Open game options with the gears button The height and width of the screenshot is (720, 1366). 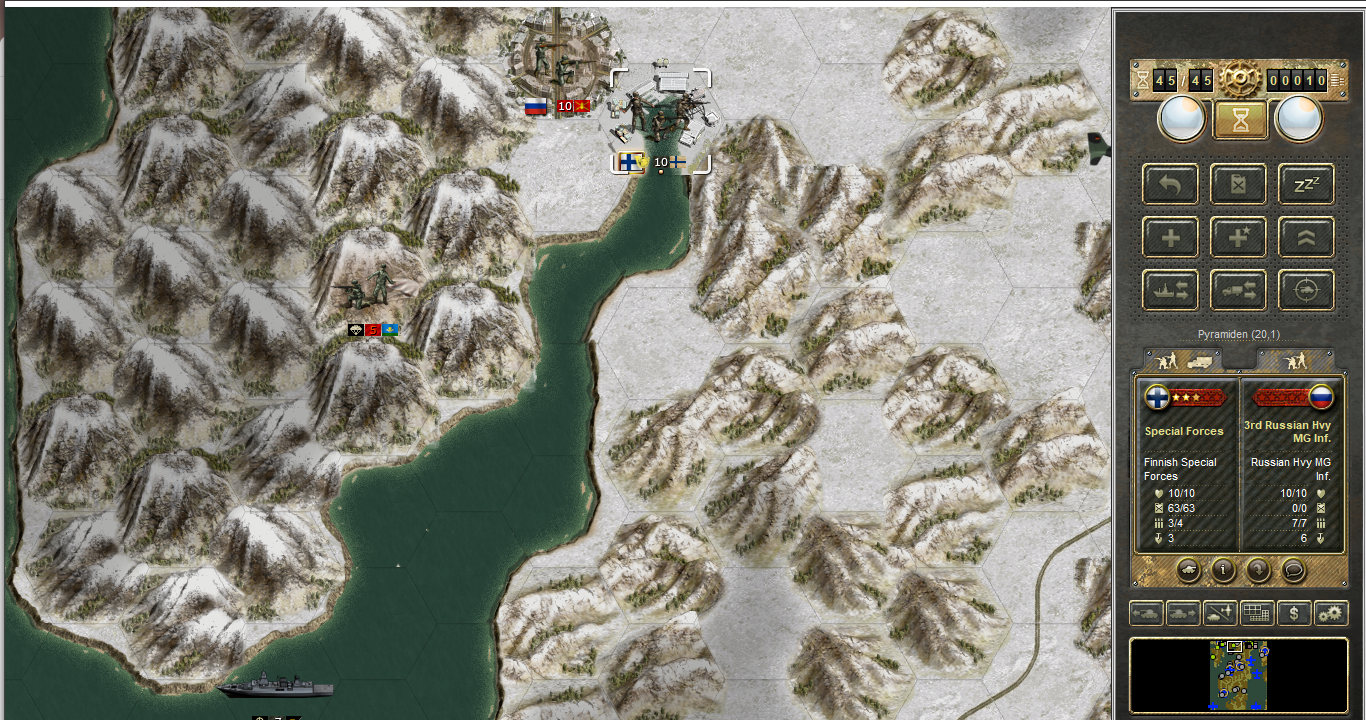[x=1331, y=613]
